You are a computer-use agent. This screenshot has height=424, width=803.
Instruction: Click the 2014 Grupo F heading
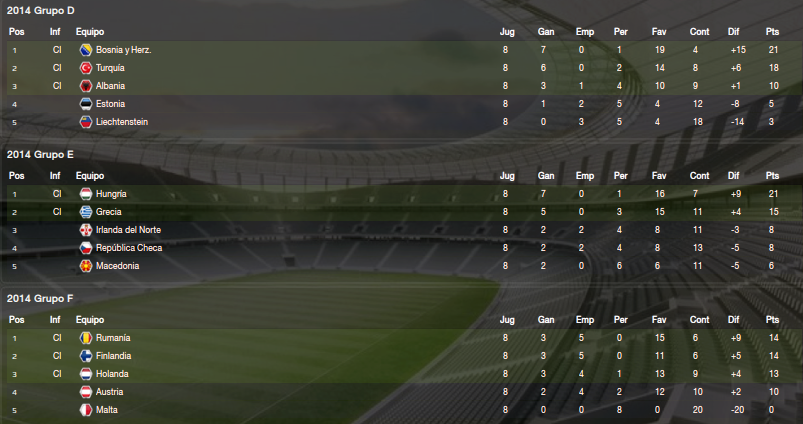click(x=41, y=299)
